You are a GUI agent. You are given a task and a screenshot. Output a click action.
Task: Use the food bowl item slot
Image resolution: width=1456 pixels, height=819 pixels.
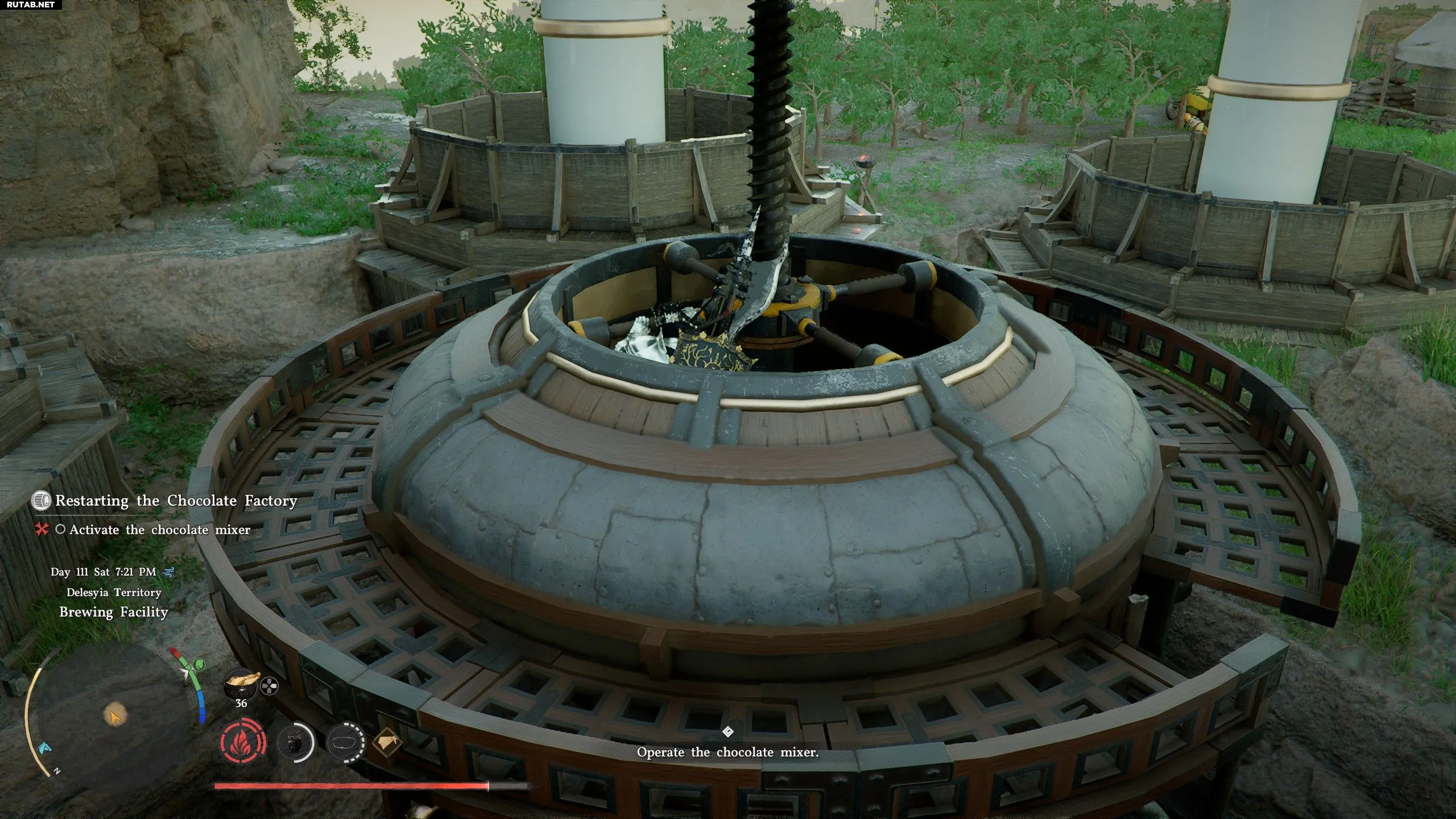(x=241, y=684)
